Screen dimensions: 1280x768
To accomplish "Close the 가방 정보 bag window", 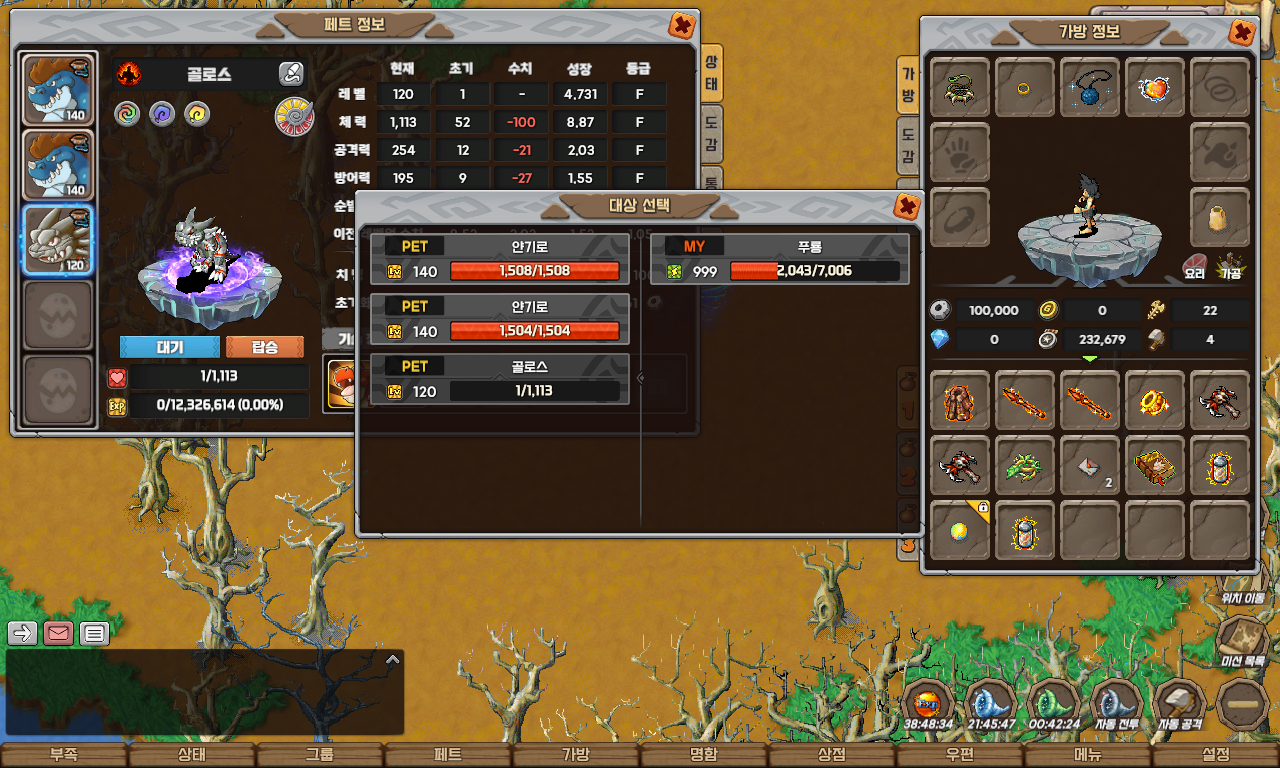I will (1241, 32).
